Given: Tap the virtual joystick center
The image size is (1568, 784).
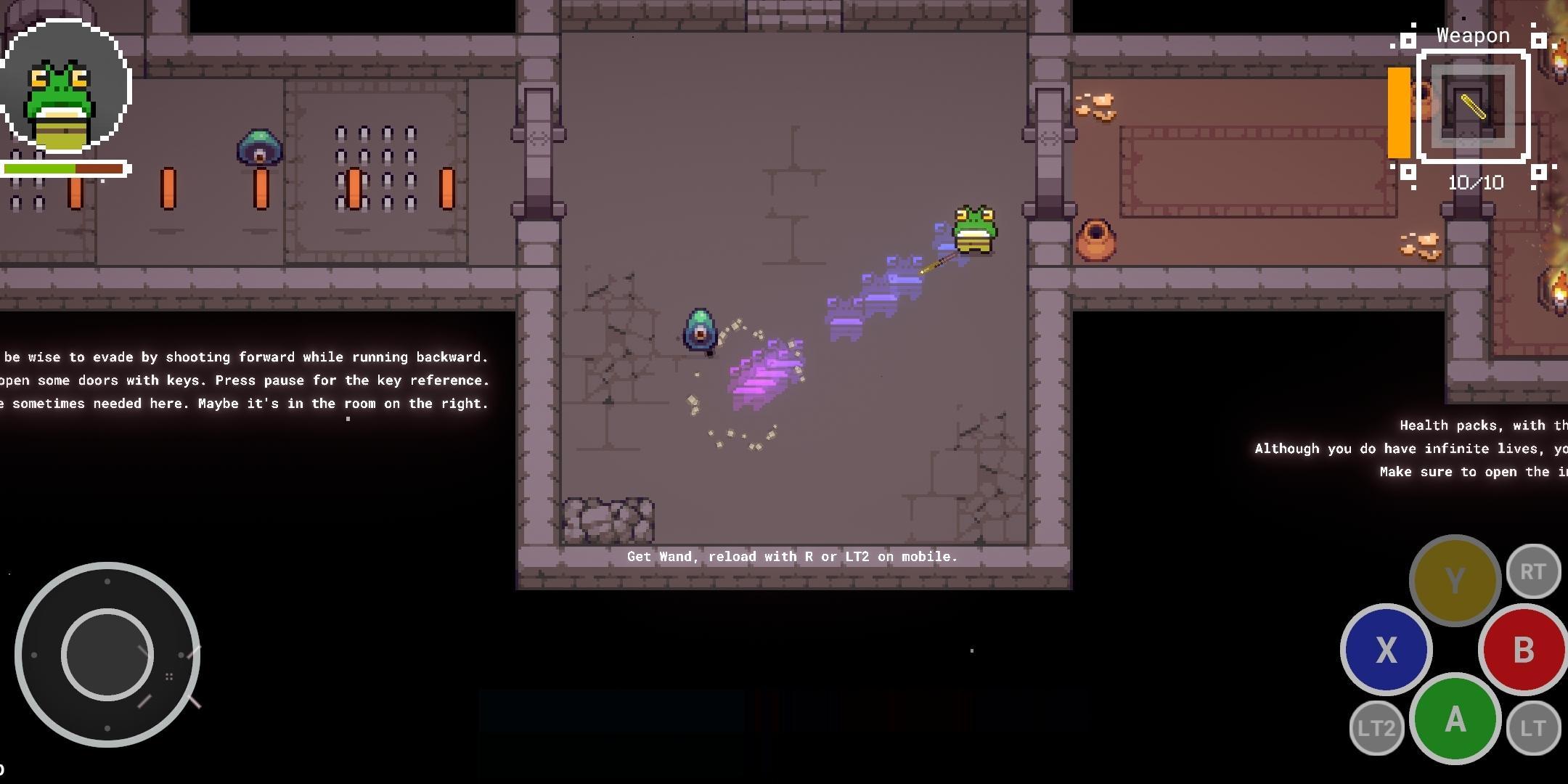Looking at the screenshot, I should click(107, 653).
